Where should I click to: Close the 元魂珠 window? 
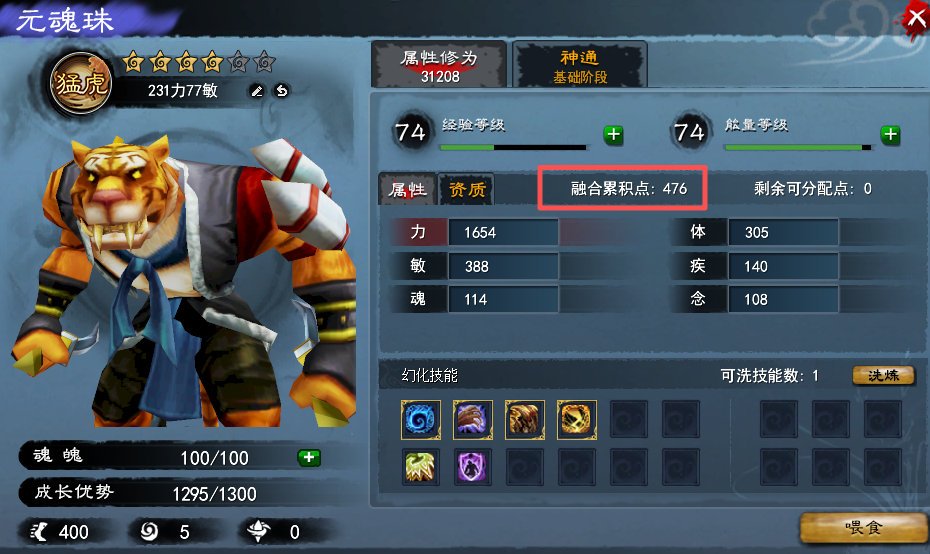(914, 16)
